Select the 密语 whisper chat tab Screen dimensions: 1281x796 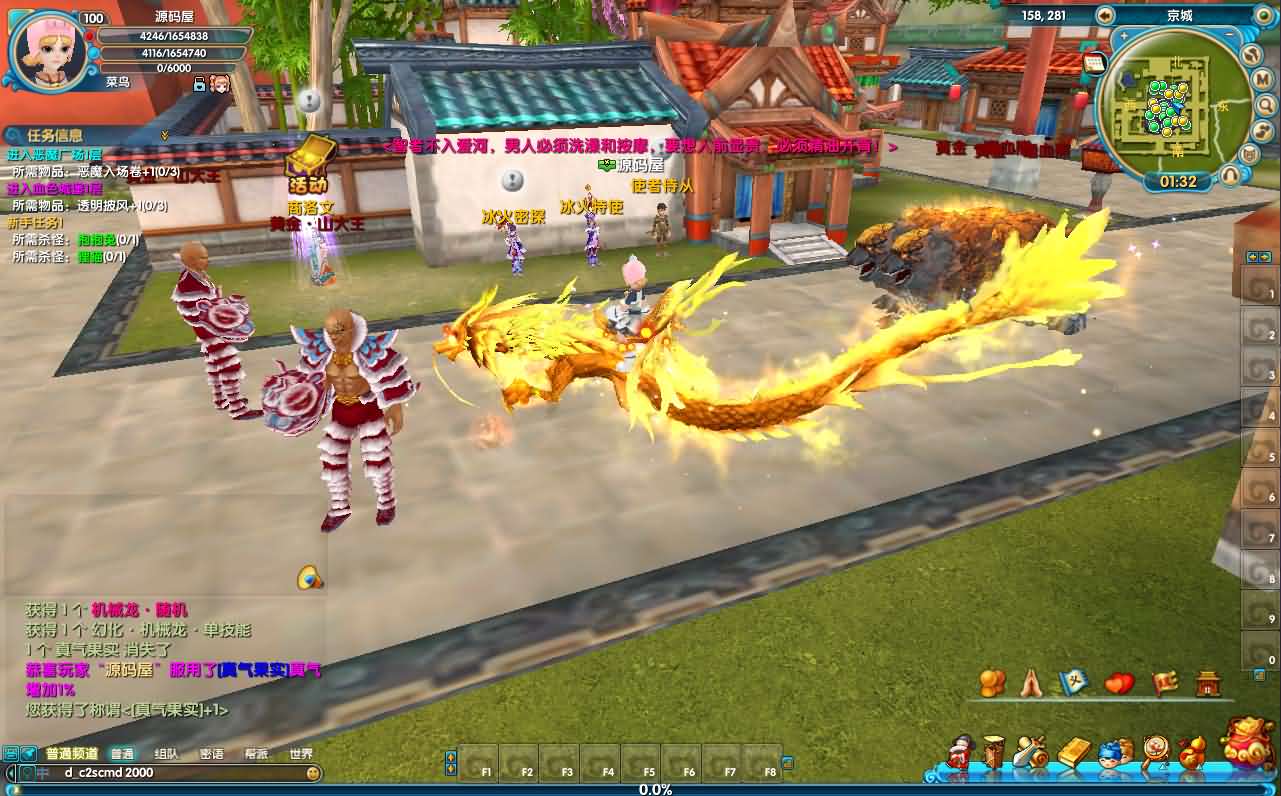tap(212, 754)
